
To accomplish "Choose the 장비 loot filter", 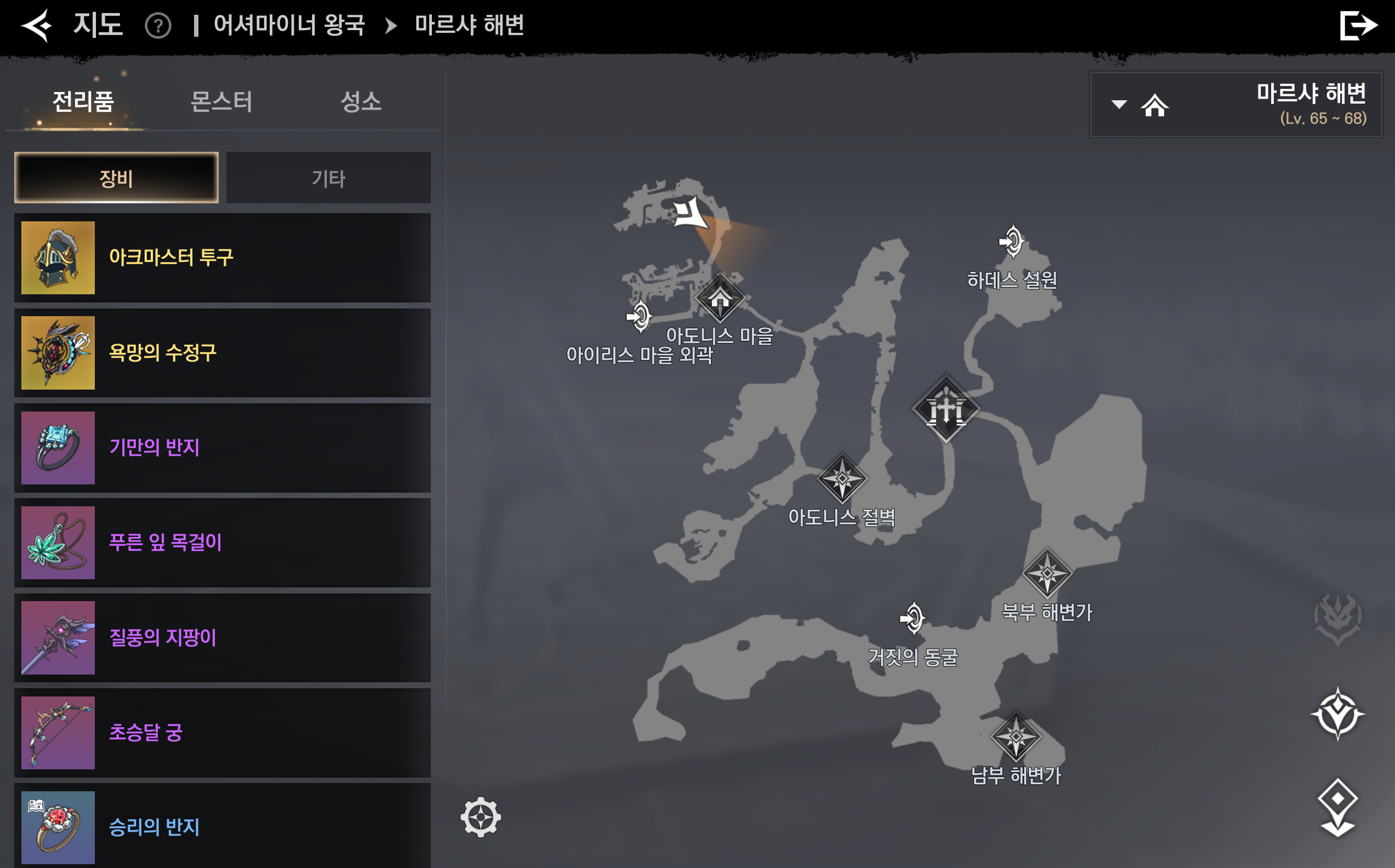I will pos(117,178).
